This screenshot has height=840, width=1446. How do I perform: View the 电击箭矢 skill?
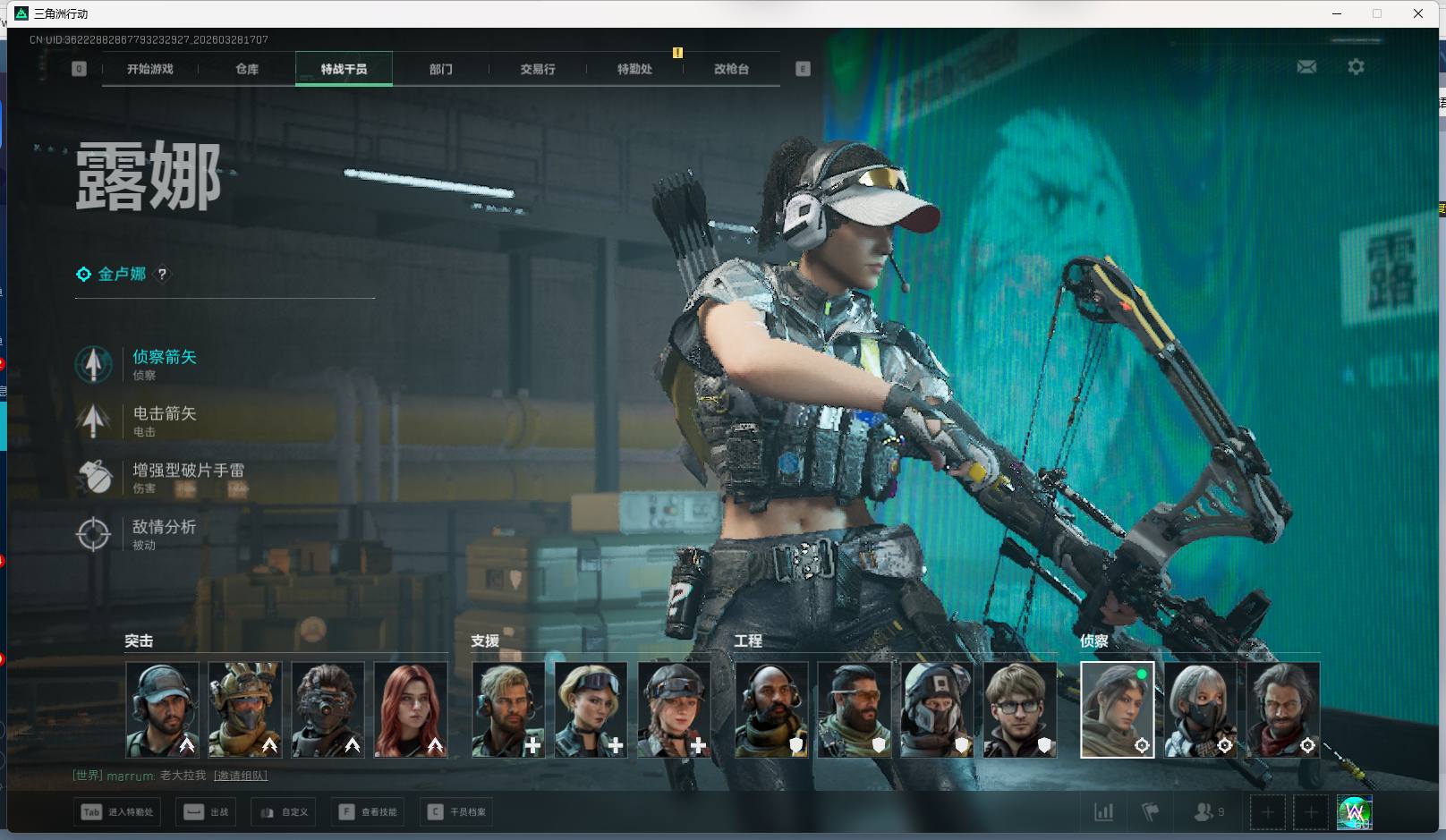point(164,413)
